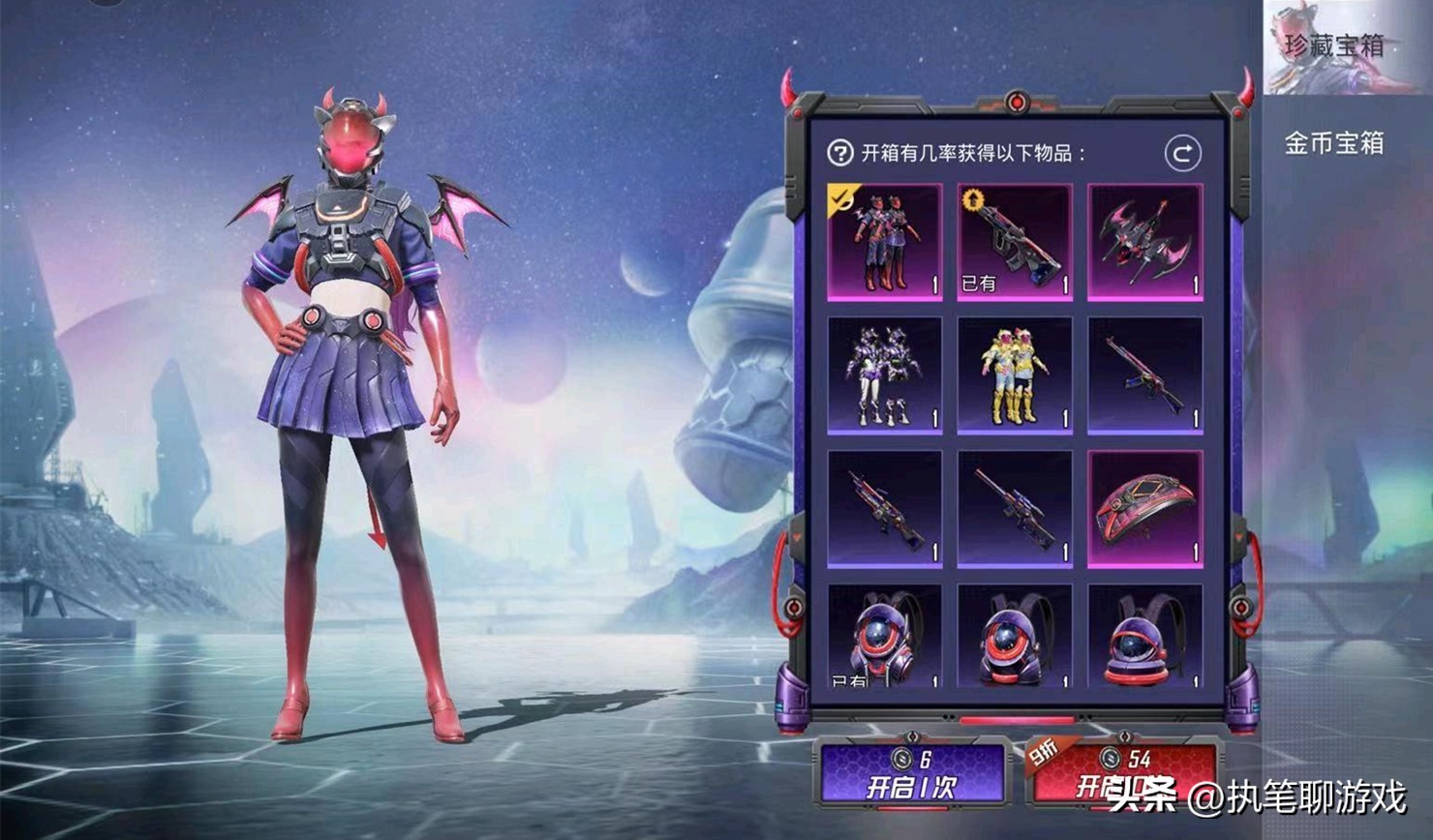Switch to the 金币宝箱 tab

(1333, 144)
